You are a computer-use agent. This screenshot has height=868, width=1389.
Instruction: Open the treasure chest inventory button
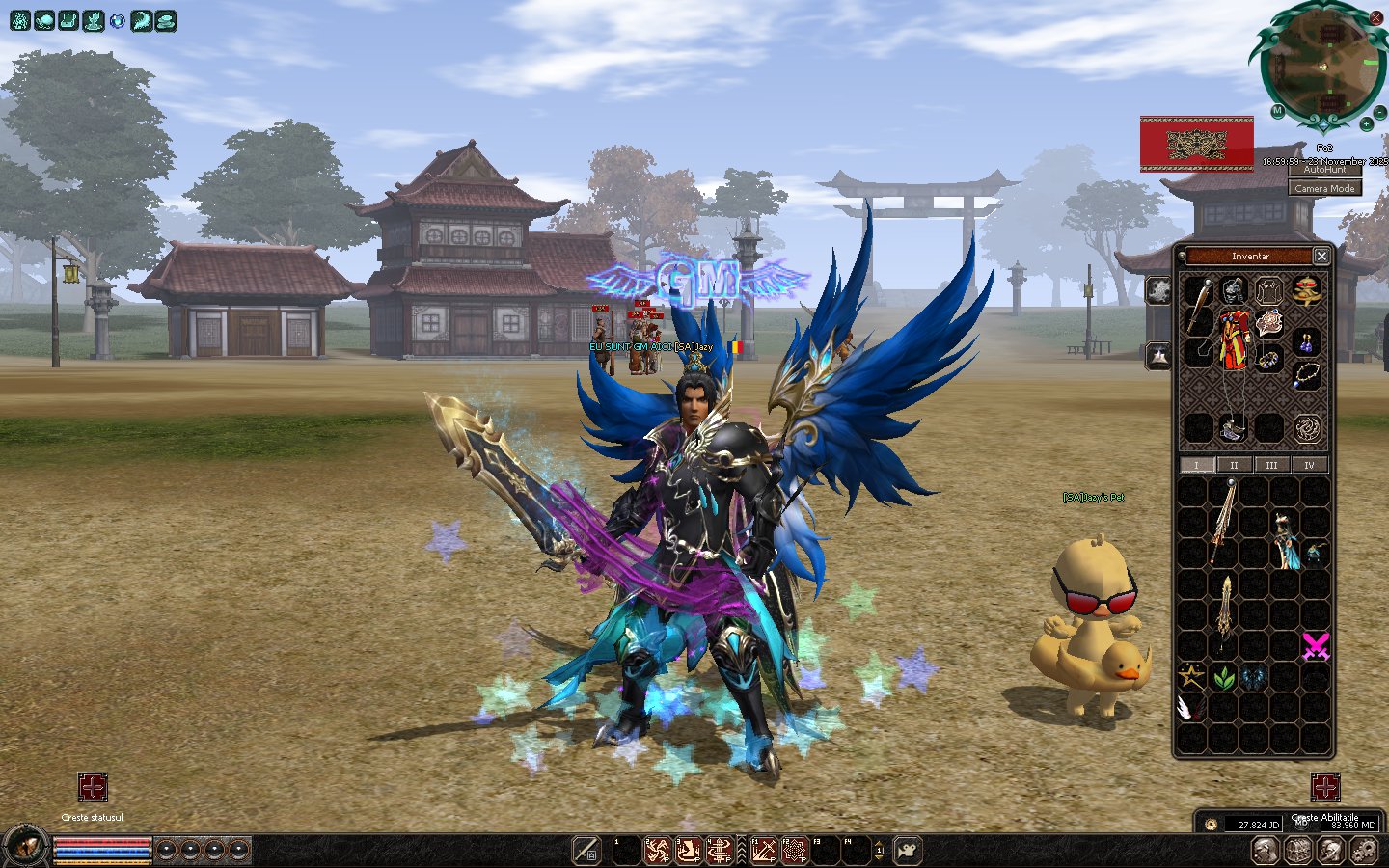pos(1298,850)
